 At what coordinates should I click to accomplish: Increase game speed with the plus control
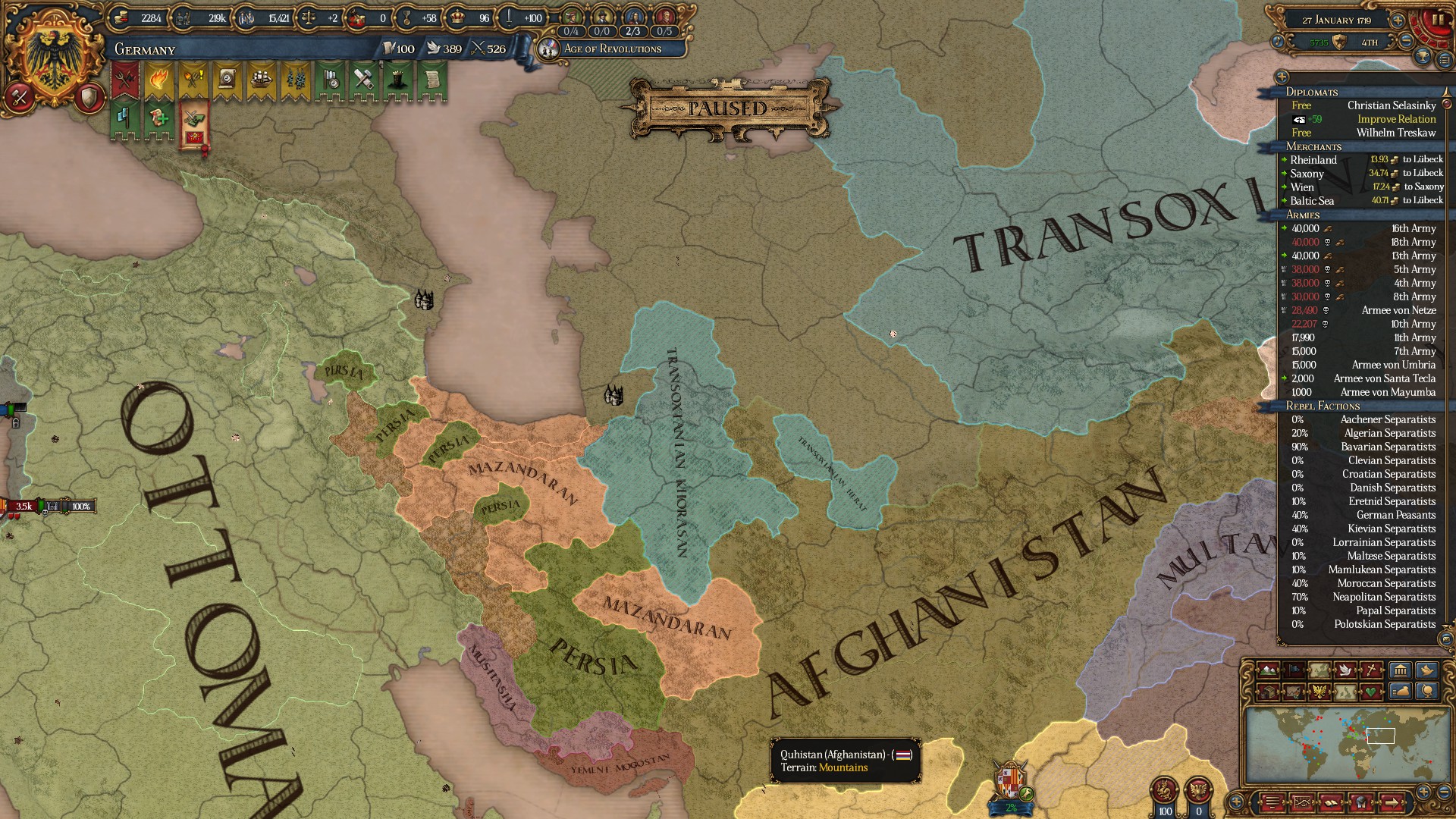[1398, 20]
